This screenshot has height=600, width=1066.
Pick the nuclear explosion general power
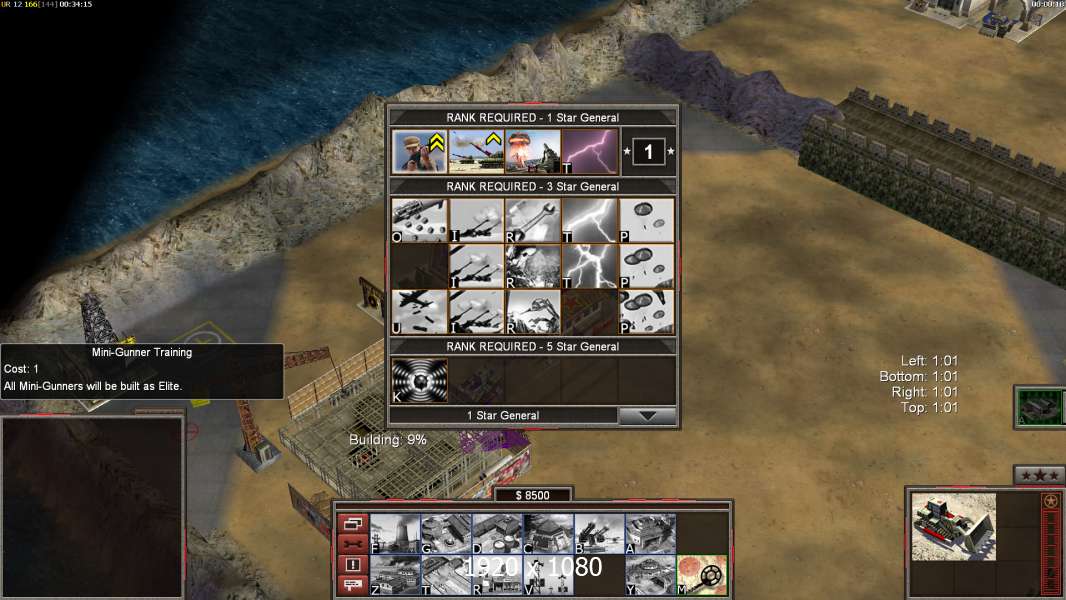point(532,152)
